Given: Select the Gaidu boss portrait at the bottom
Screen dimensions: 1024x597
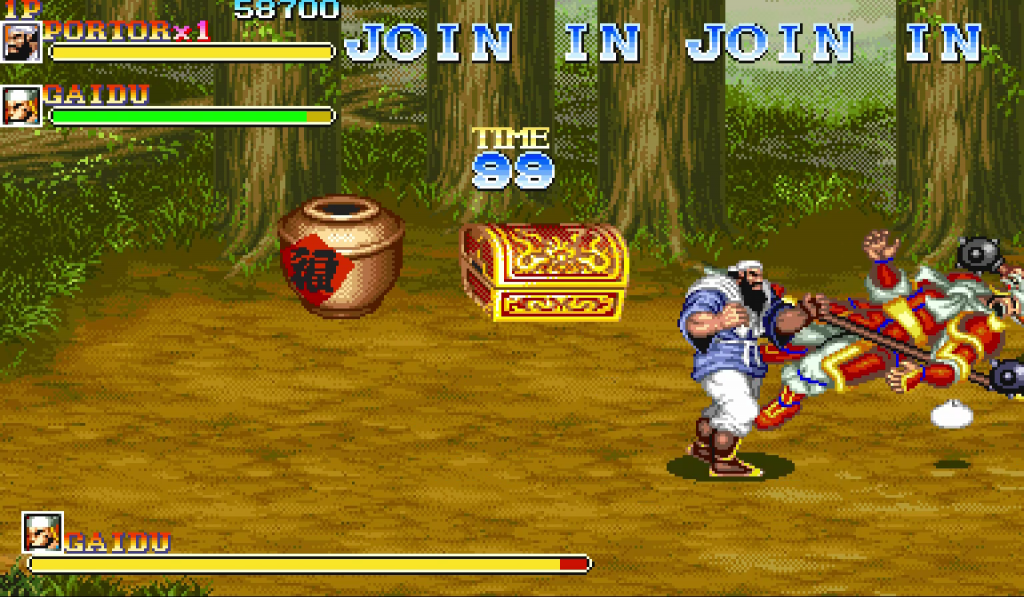Looking at the screenshot, I should [x=43, y=533].
